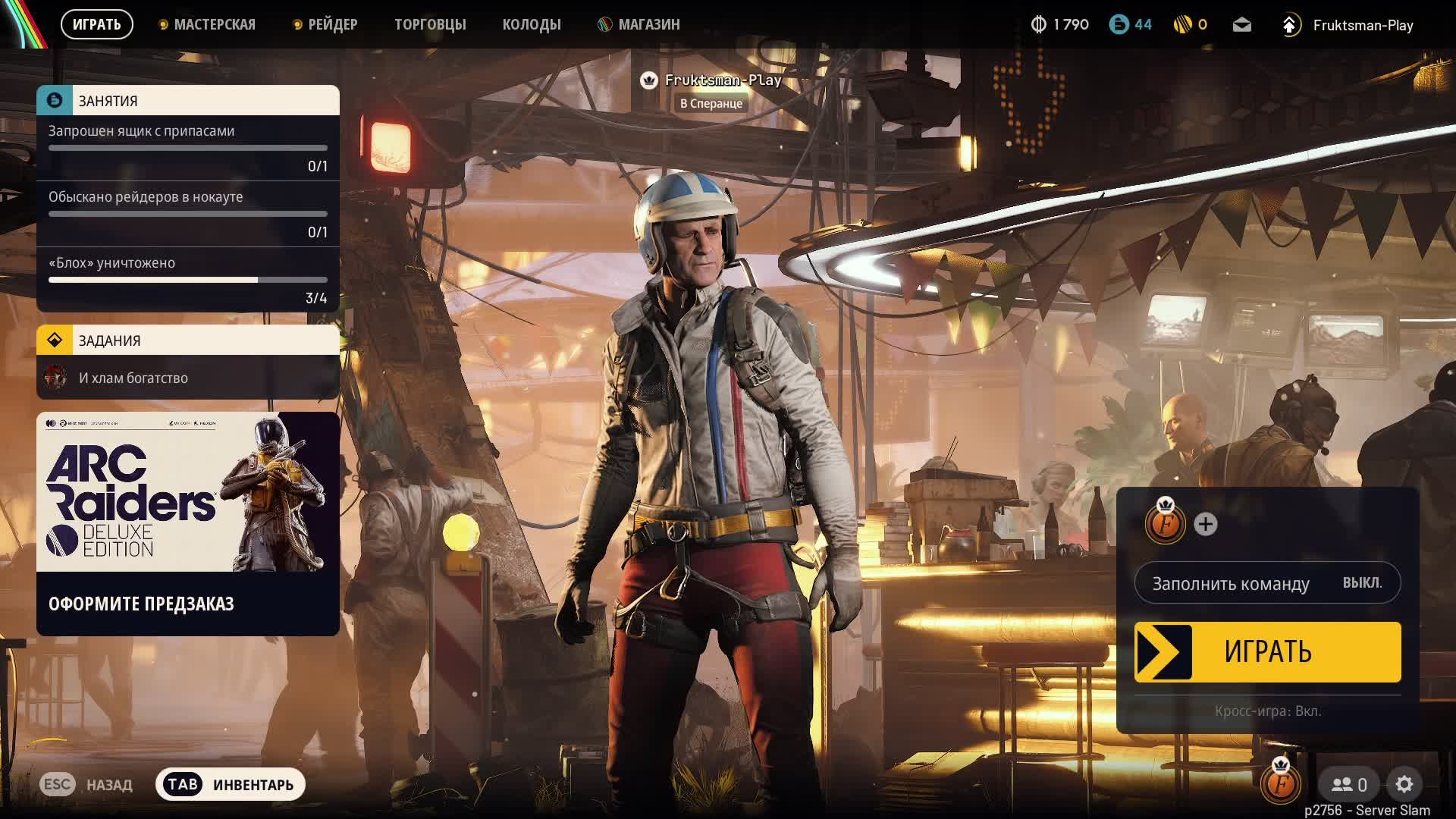Click the НАЗАД back button
Image resolution: width=1456 pixels, height=819 pixels.
tap(86, 784)
